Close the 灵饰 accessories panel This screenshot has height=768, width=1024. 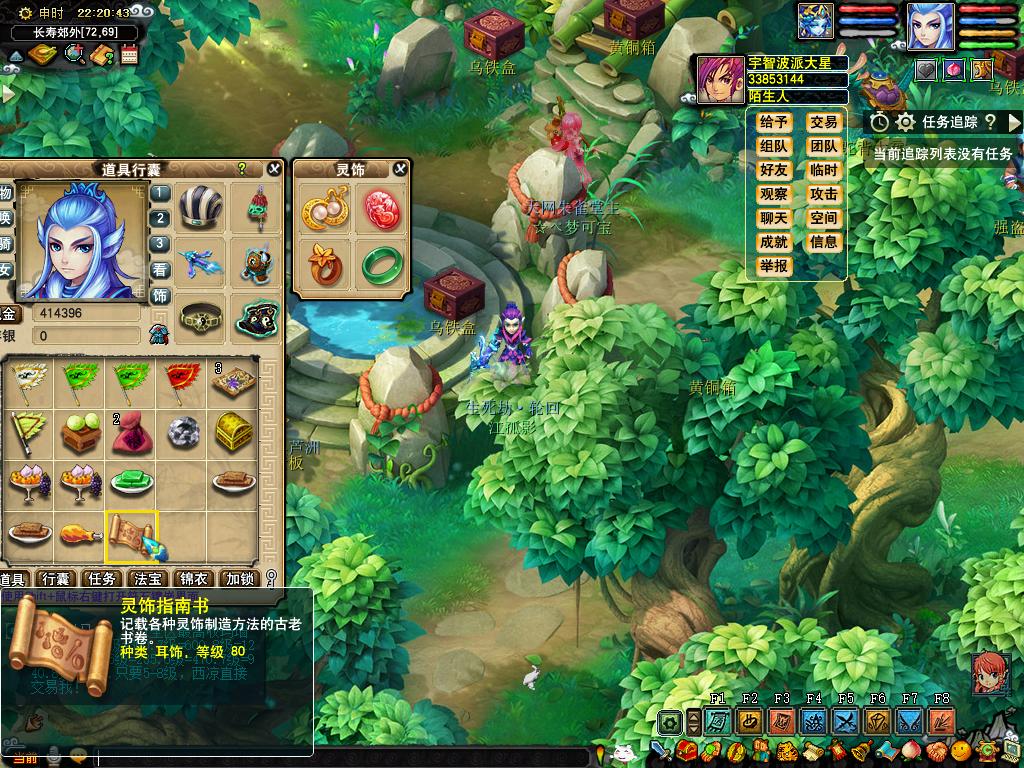tap(400, 169)
